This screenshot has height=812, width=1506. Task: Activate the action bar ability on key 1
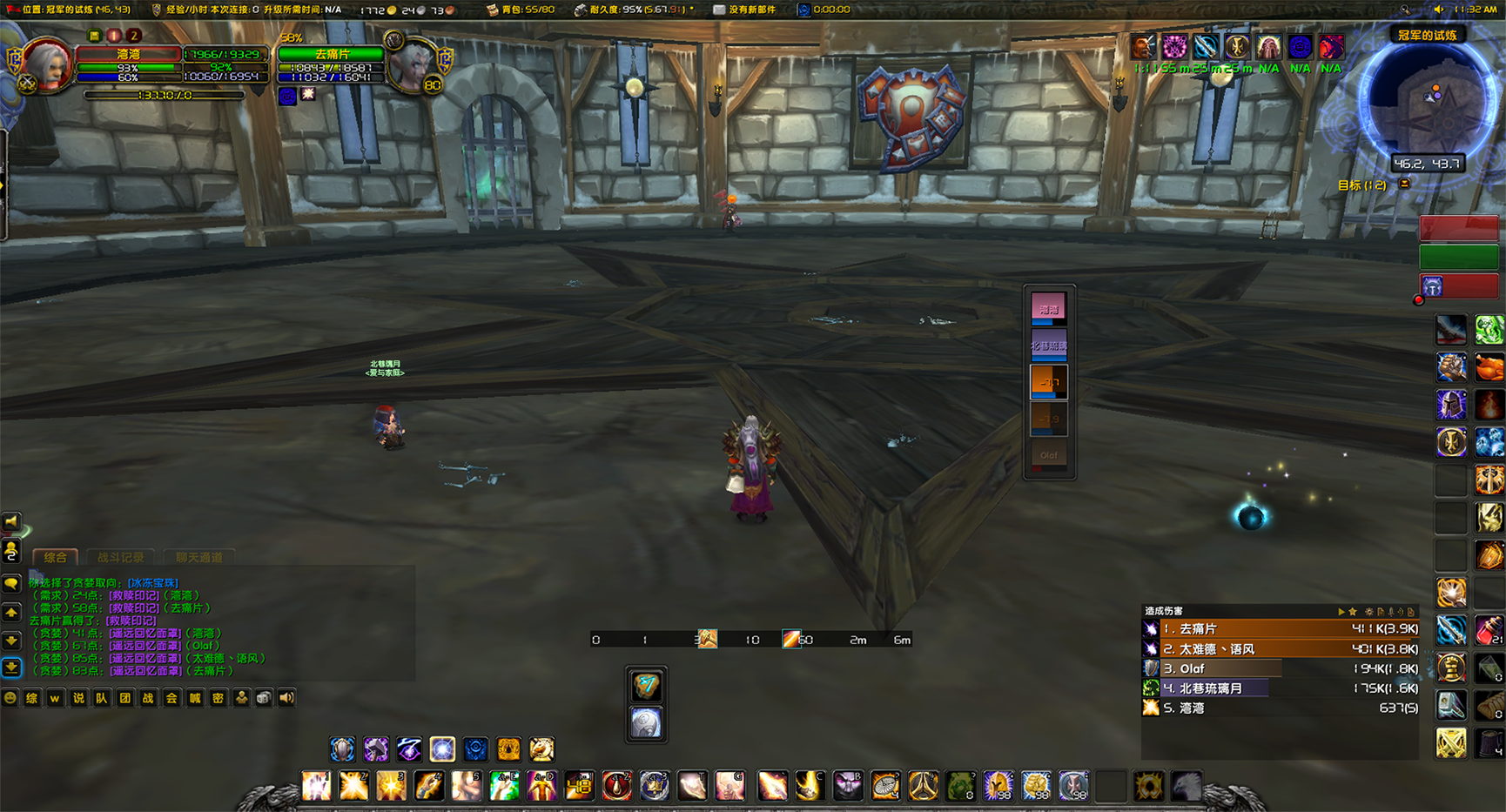[316, 786]
